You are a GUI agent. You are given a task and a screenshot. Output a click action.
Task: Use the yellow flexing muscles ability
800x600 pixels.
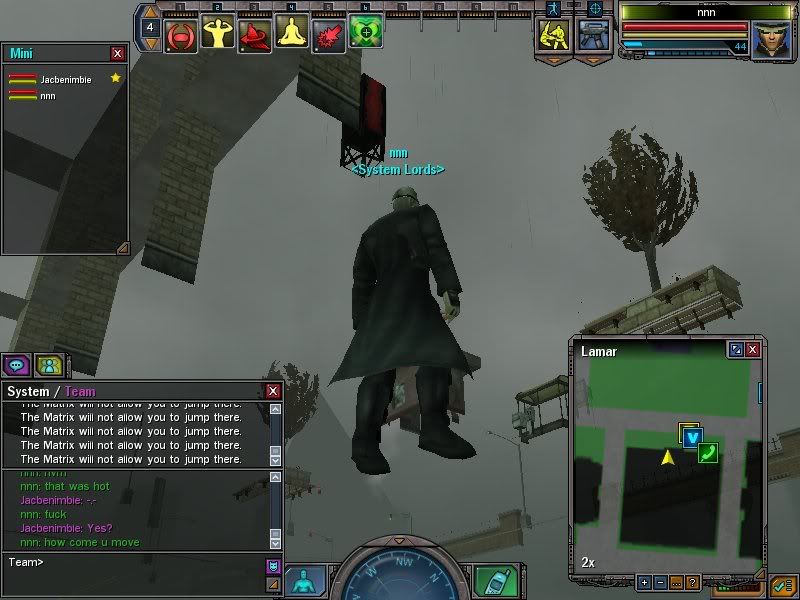[x=217, y=34]
